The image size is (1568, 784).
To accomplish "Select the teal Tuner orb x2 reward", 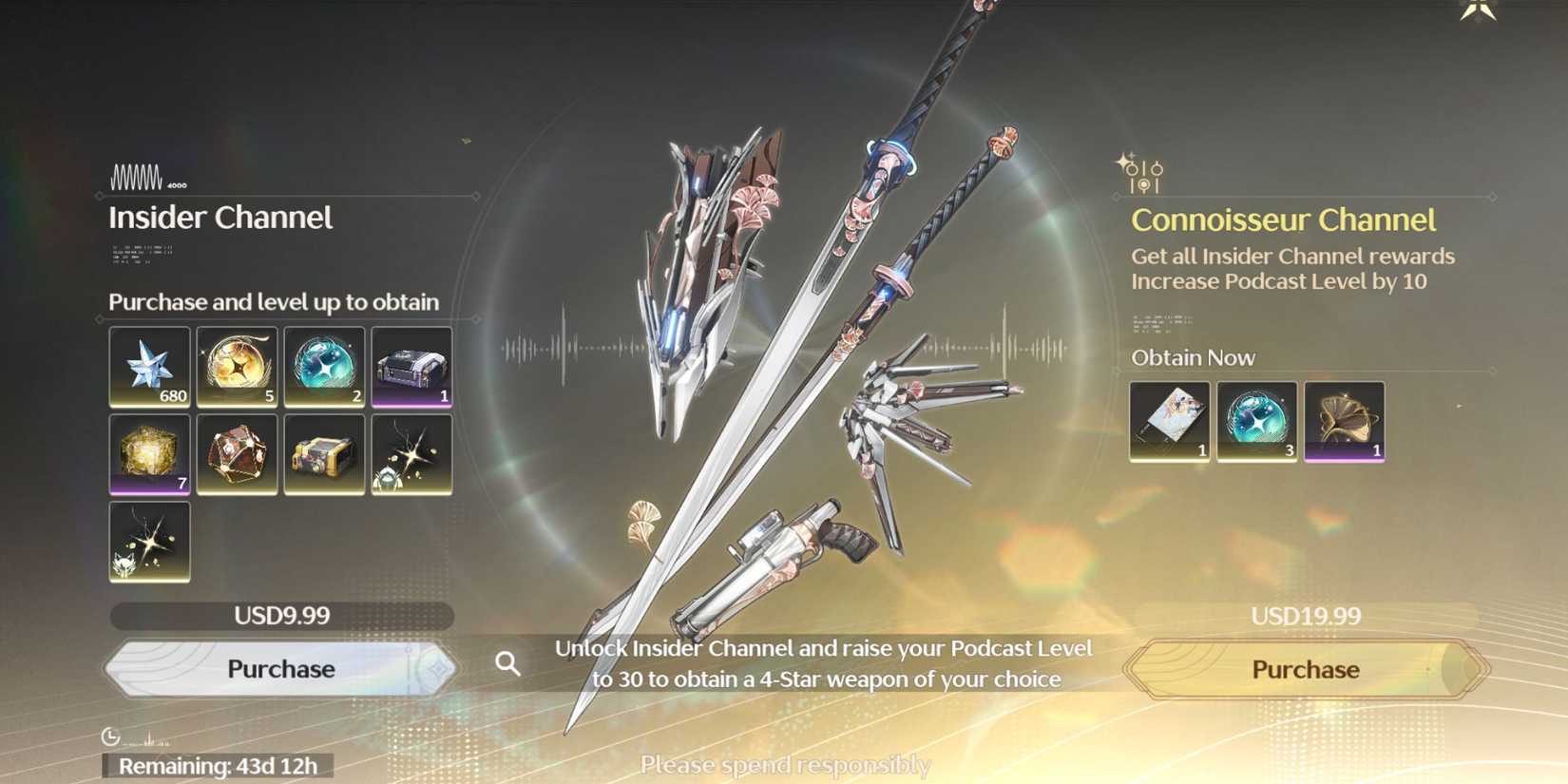I will coord(323,368).
